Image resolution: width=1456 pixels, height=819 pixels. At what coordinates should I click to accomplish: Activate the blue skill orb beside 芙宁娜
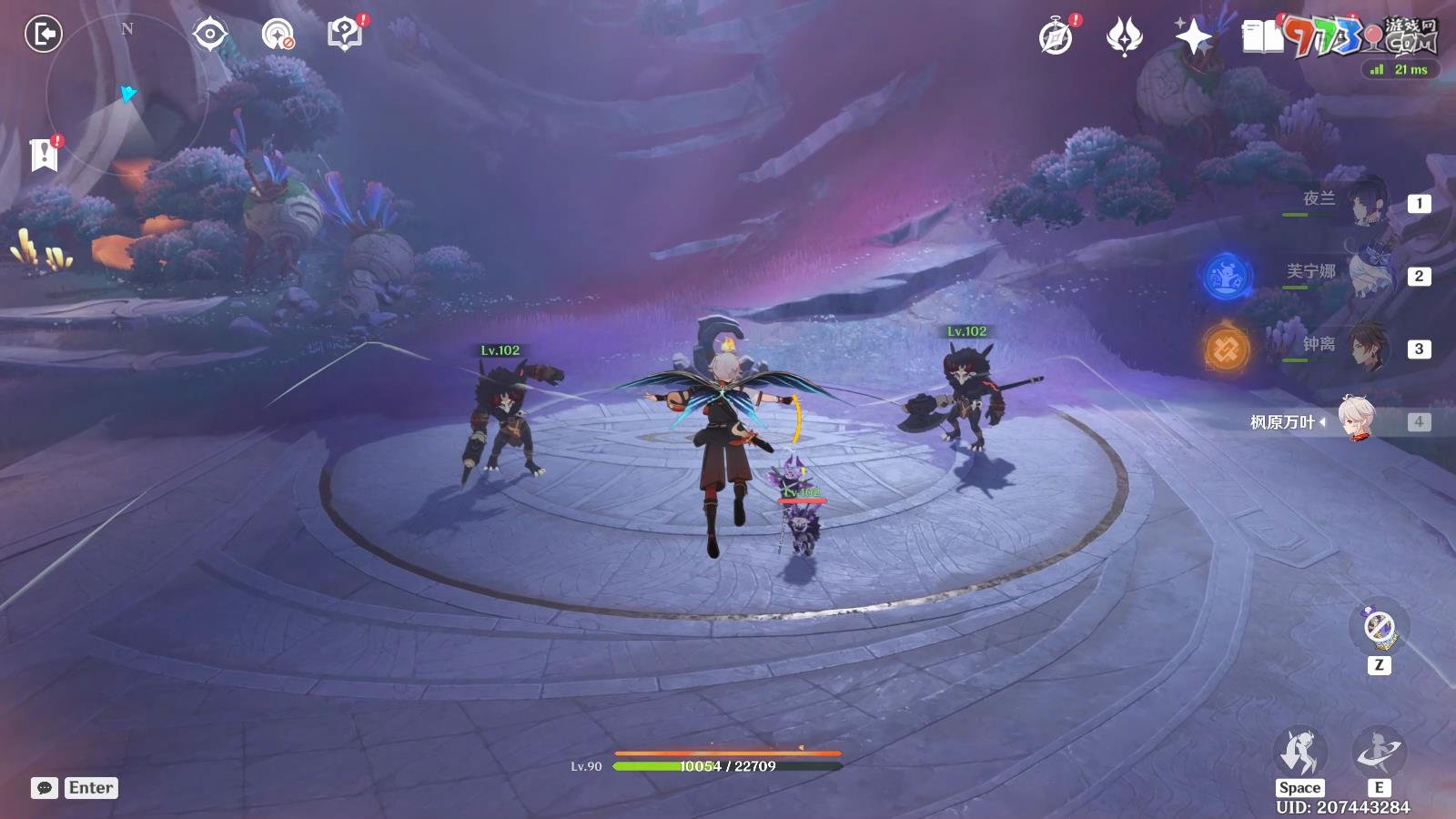tap(1228, 276)
